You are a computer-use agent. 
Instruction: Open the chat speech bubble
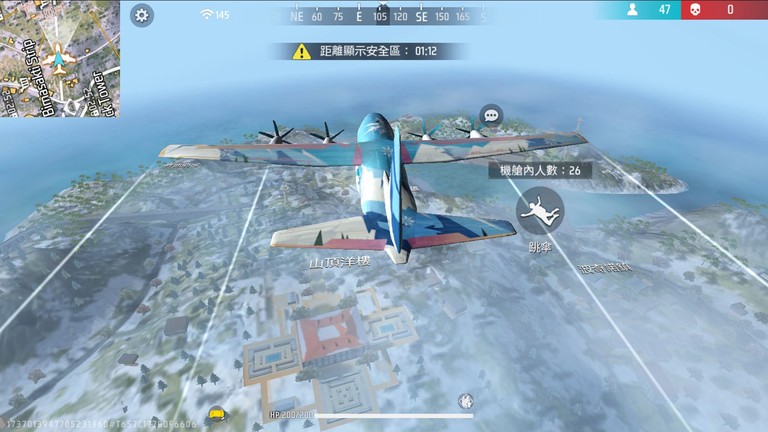coord(490,115)
